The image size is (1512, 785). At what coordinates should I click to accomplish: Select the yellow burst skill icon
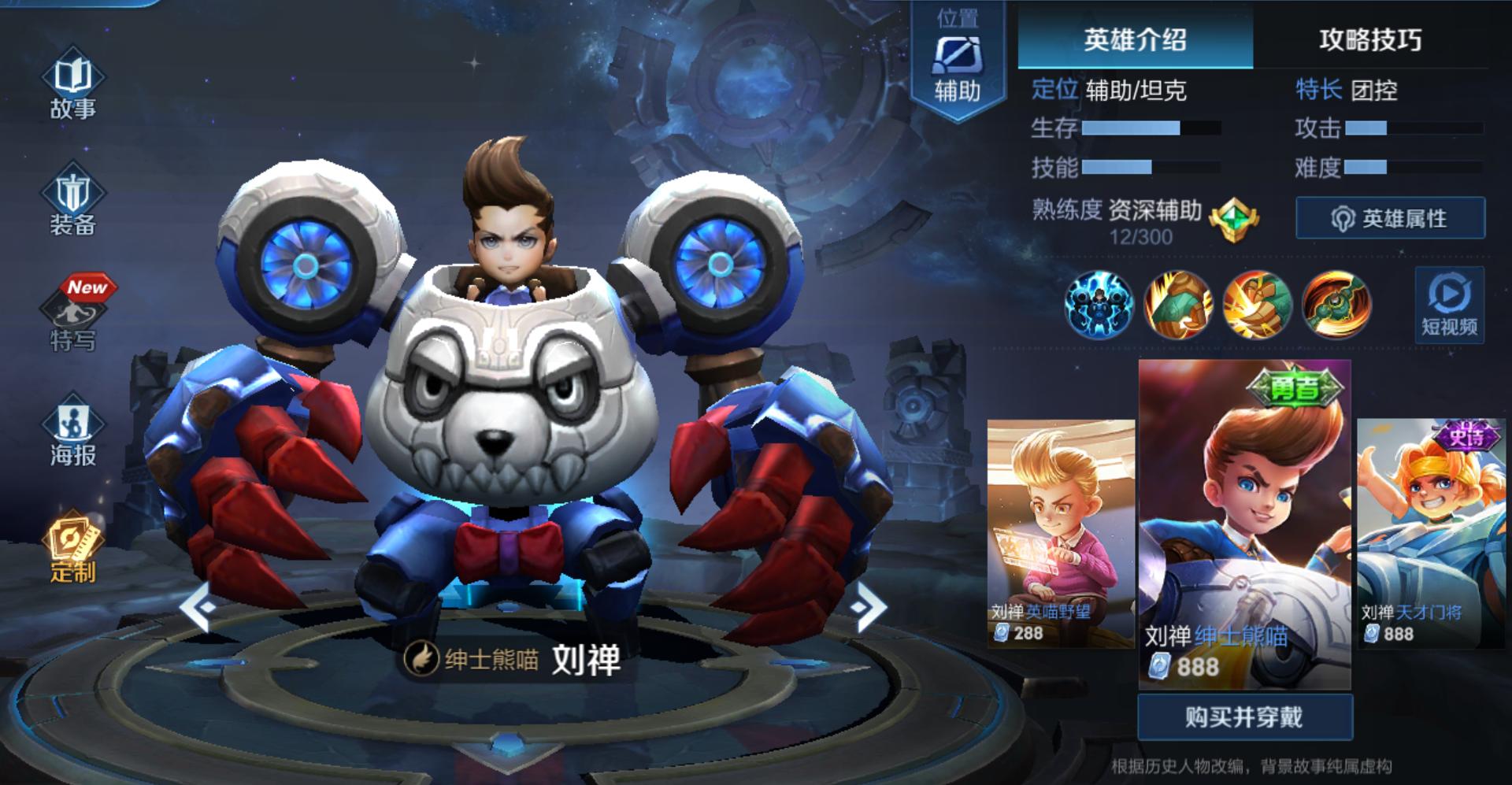coord(1257,305)
